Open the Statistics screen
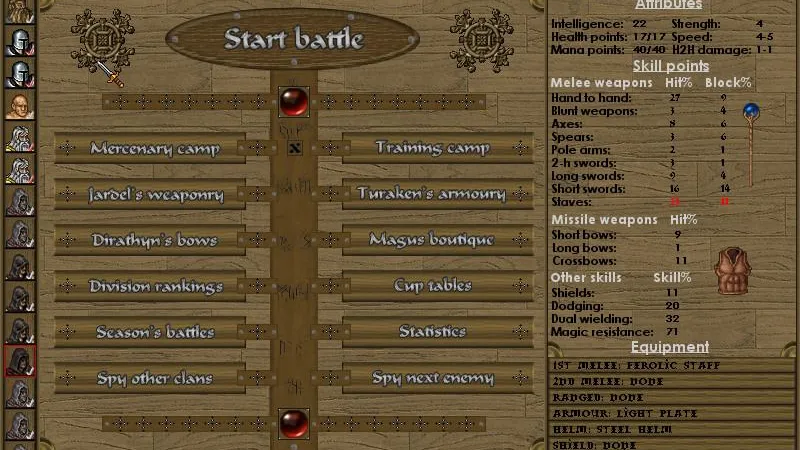The width and height of the screenshot is (800, 450). tap(432, 332)
